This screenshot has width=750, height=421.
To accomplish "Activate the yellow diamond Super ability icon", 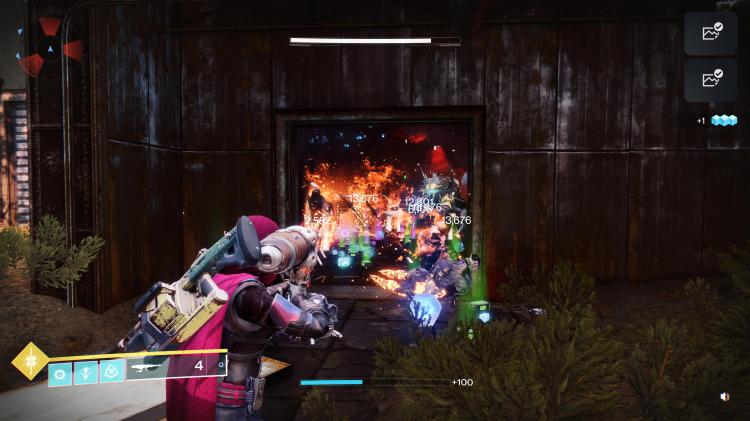I will pyautogui.click(x=31, y=361).
